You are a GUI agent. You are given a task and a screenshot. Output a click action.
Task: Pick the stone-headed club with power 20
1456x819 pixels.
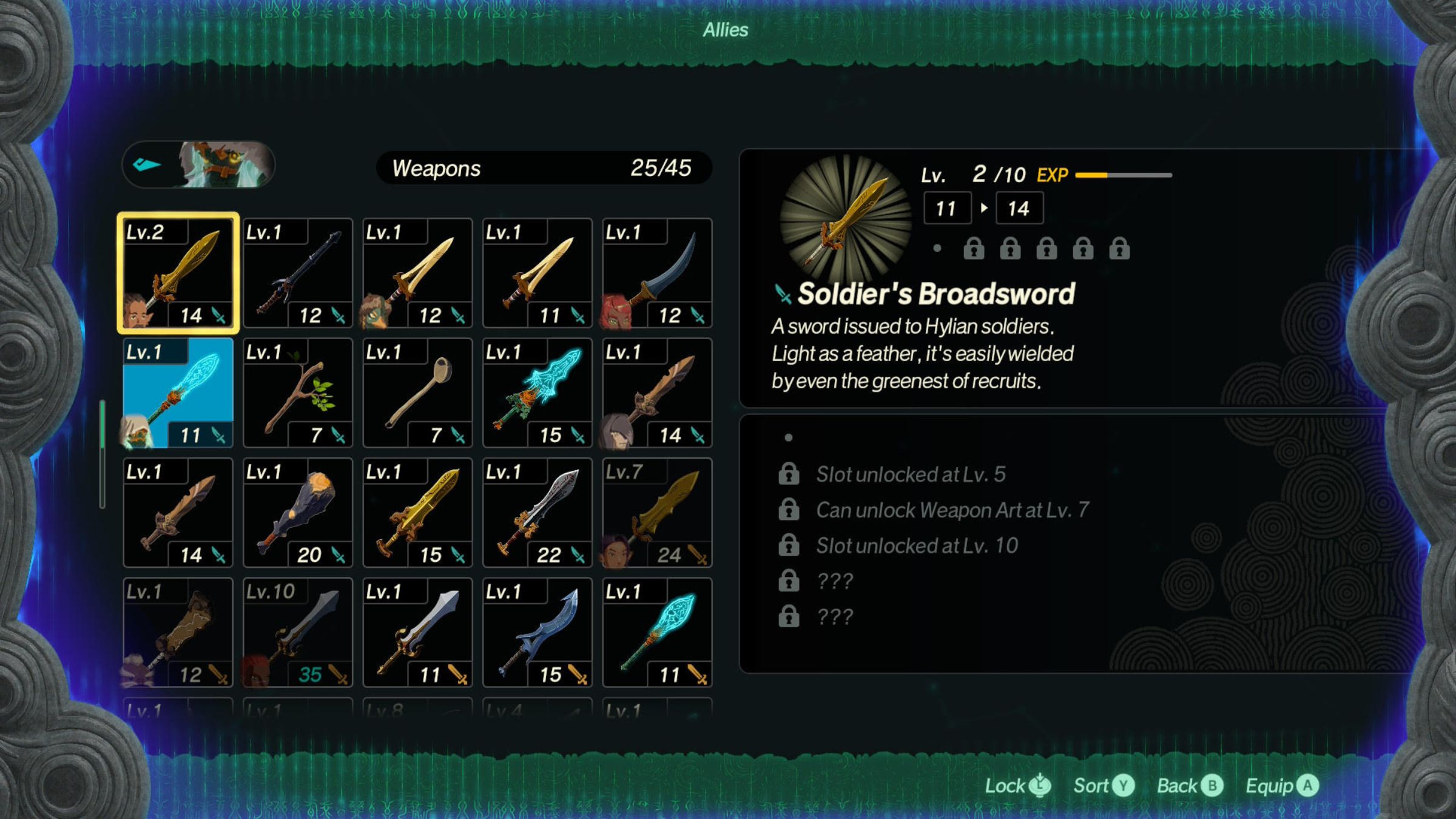pos(297,512)
